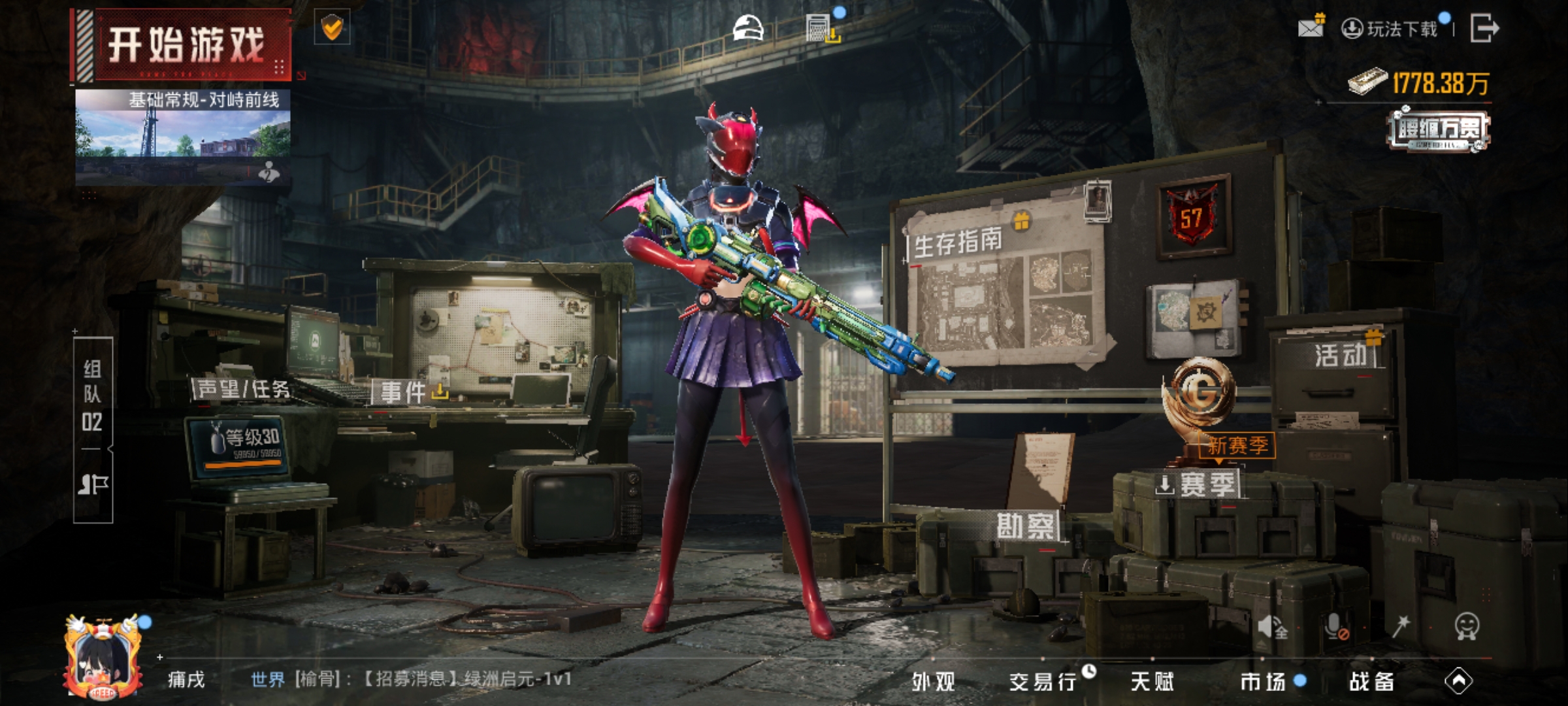Open the mail envelope icon
1568x706 pixels.
1311,27
